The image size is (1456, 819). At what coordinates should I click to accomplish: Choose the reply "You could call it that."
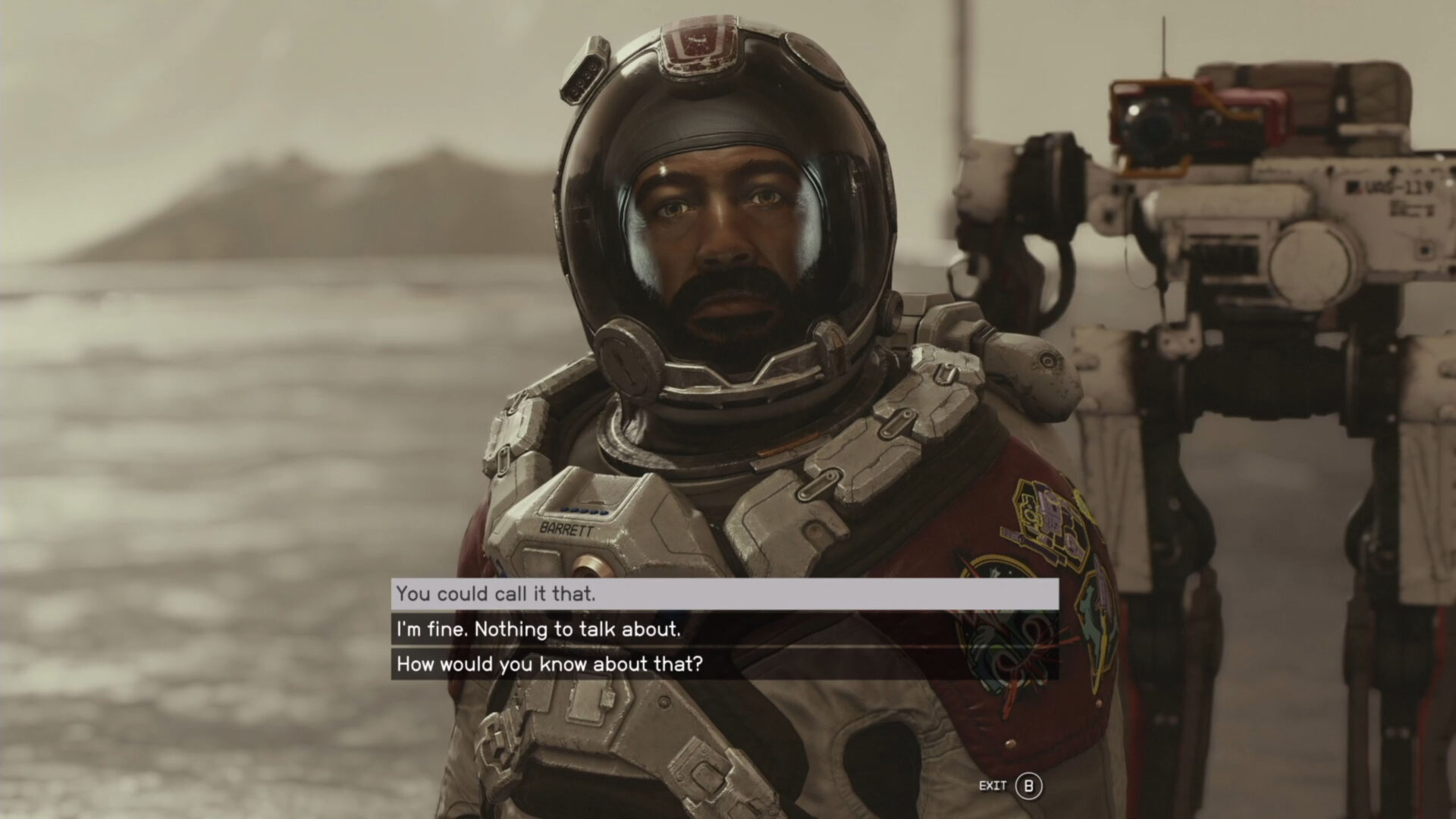tap(724, 594)
